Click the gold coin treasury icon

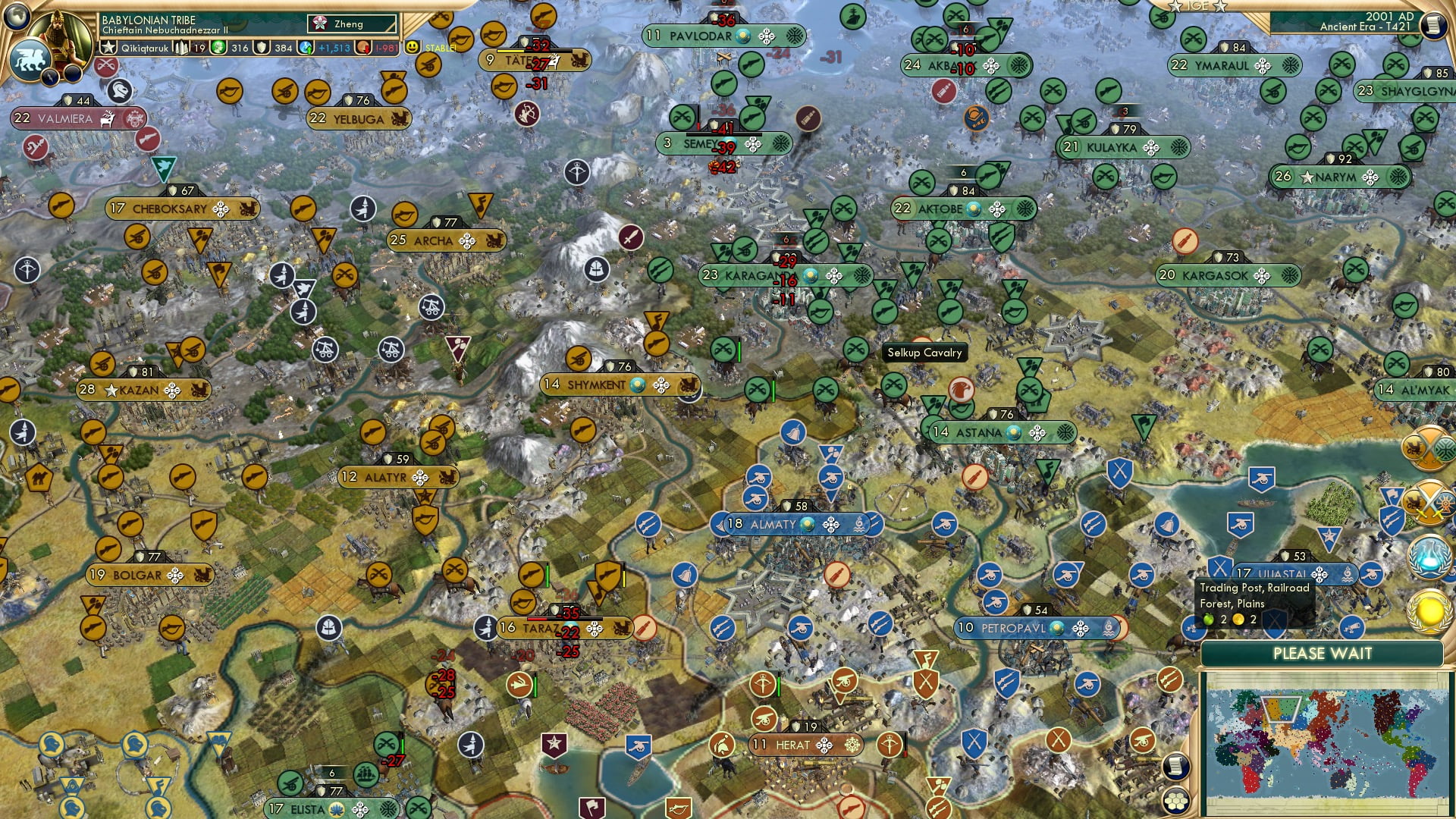click(362, 47)
